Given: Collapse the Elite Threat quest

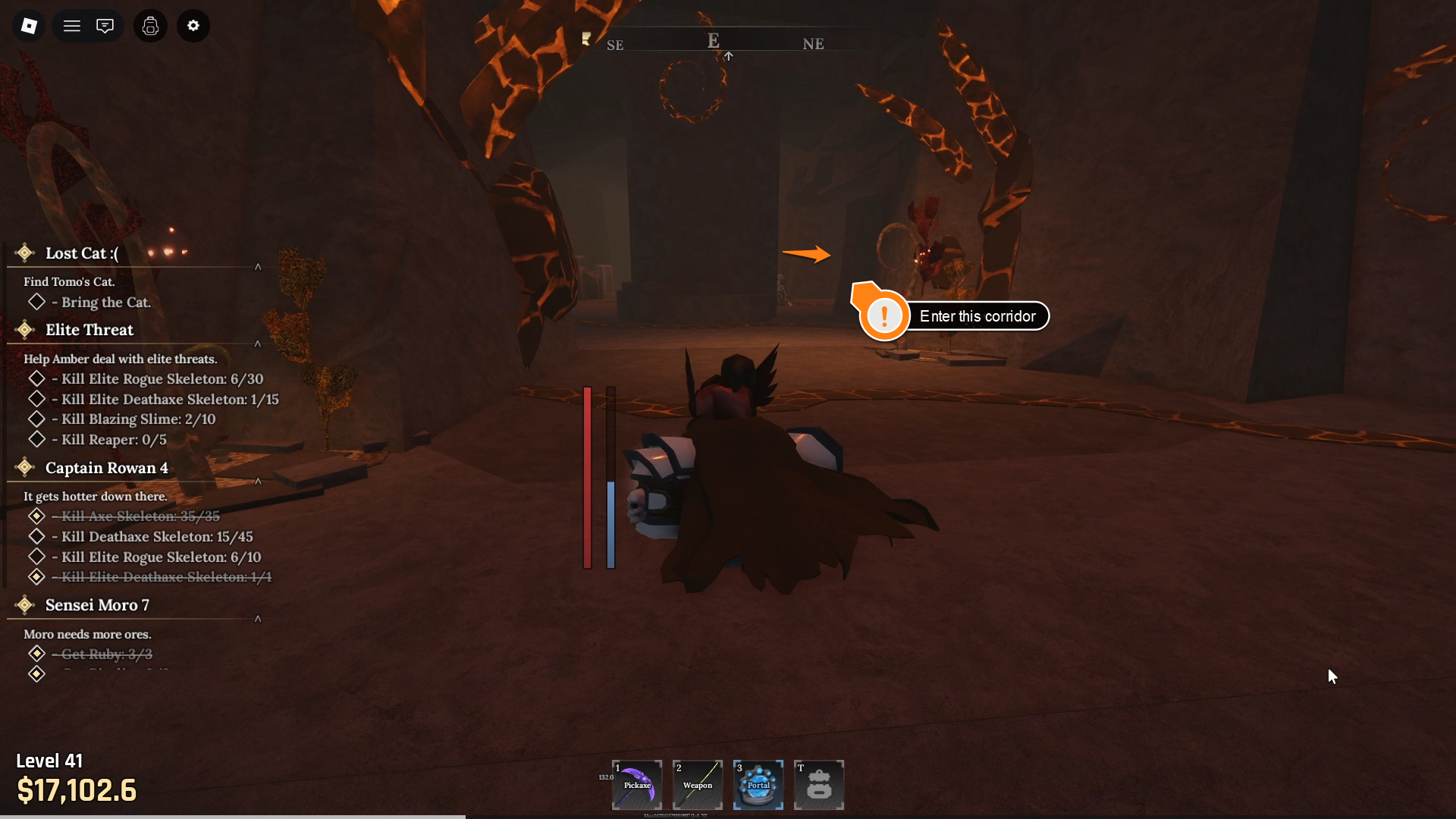Looking at the screenshot, I should [x=258, y=344].
